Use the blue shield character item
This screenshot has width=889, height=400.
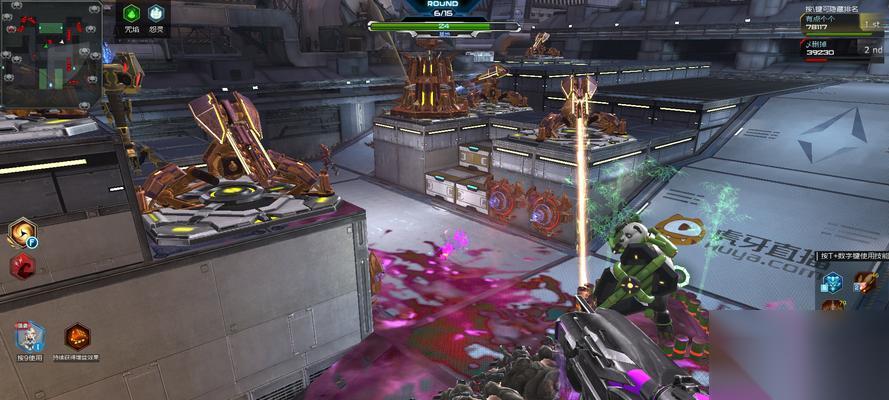tap(29, 337)
